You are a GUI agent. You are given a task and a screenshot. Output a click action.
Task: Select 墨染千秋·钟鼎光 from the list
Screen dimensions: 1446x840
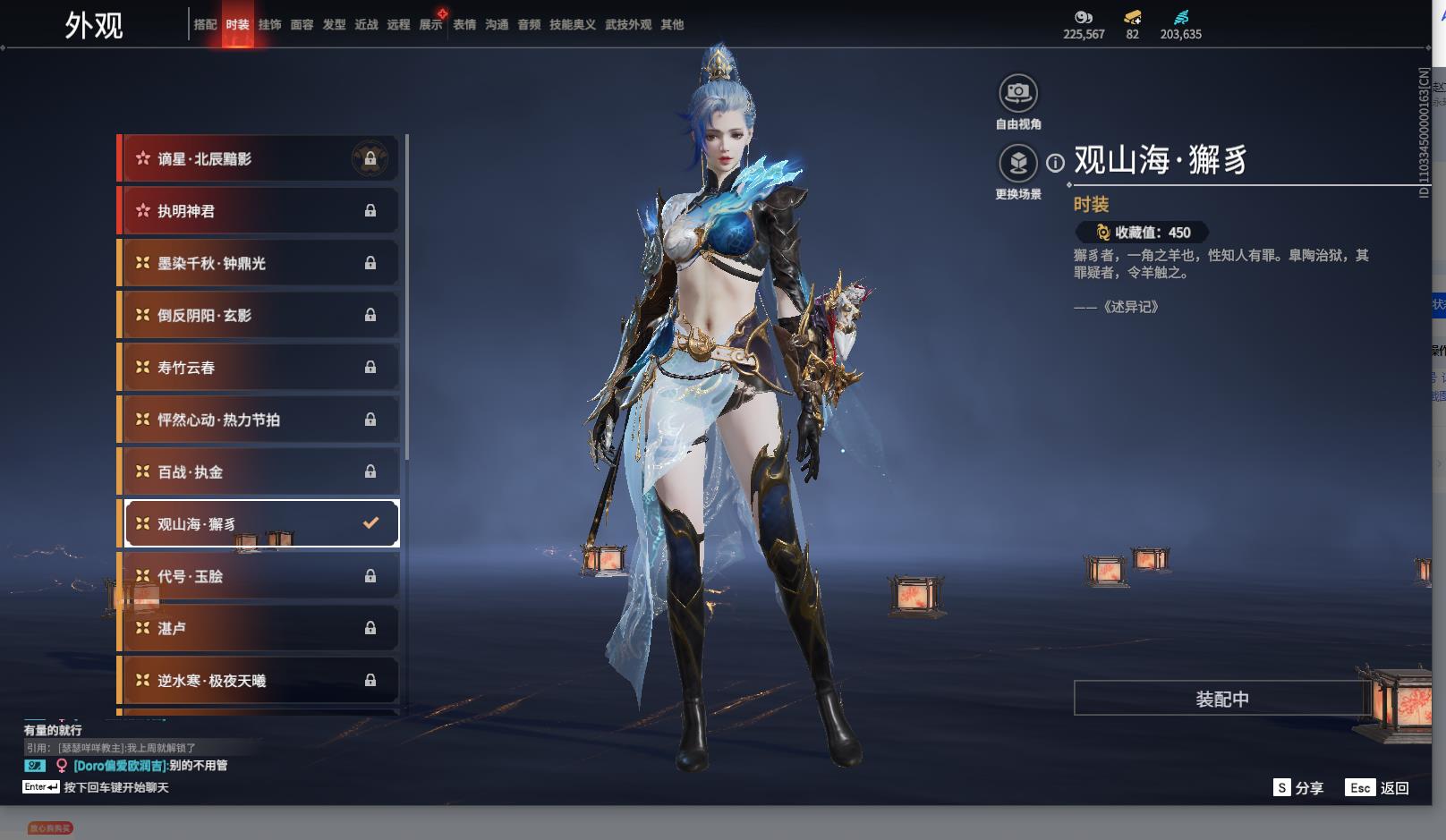(x=259, y=263)
